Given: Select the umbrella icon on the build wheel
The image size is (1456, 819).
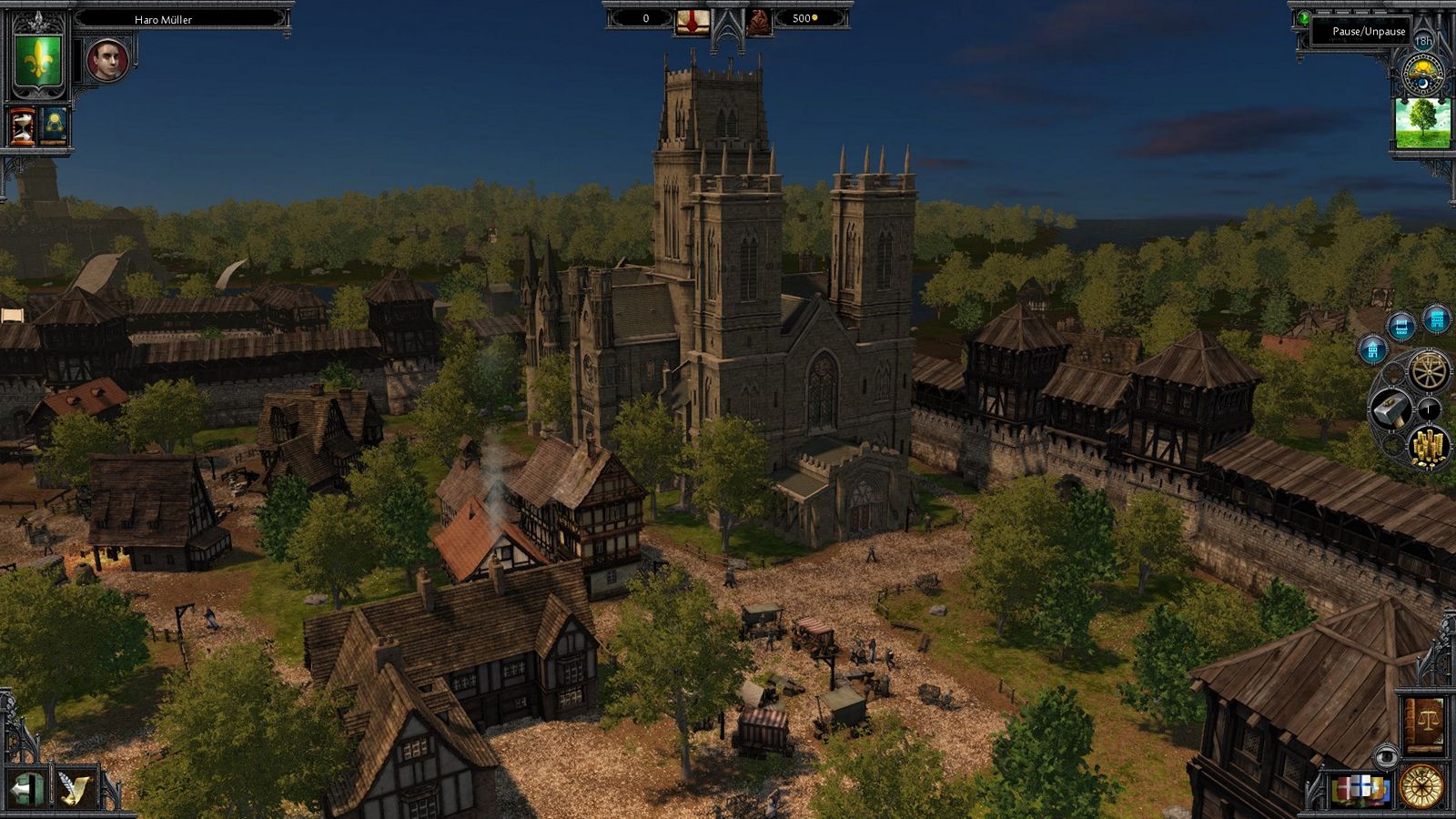Looking at the screenshot, I should (1430, 409).
